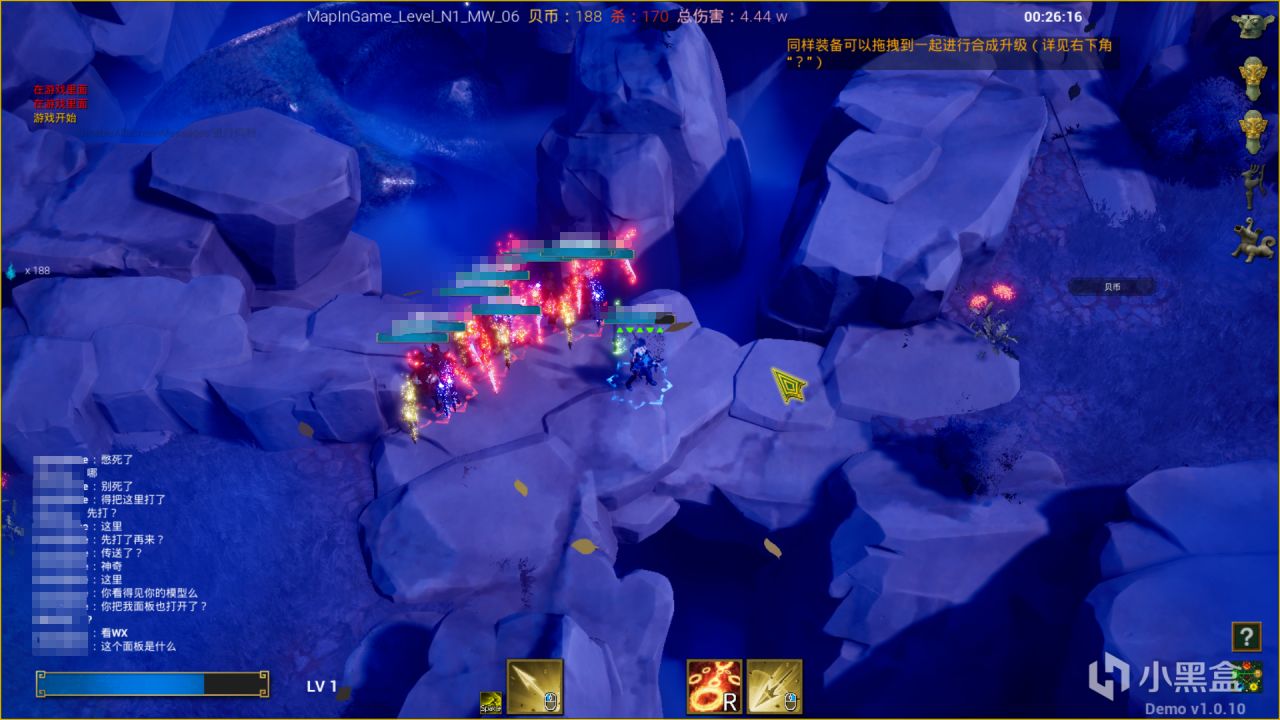The width and height of the screenshot is (1280, 720).
Task: Click the small Space dodge skill icon
Action: [490, 700]
